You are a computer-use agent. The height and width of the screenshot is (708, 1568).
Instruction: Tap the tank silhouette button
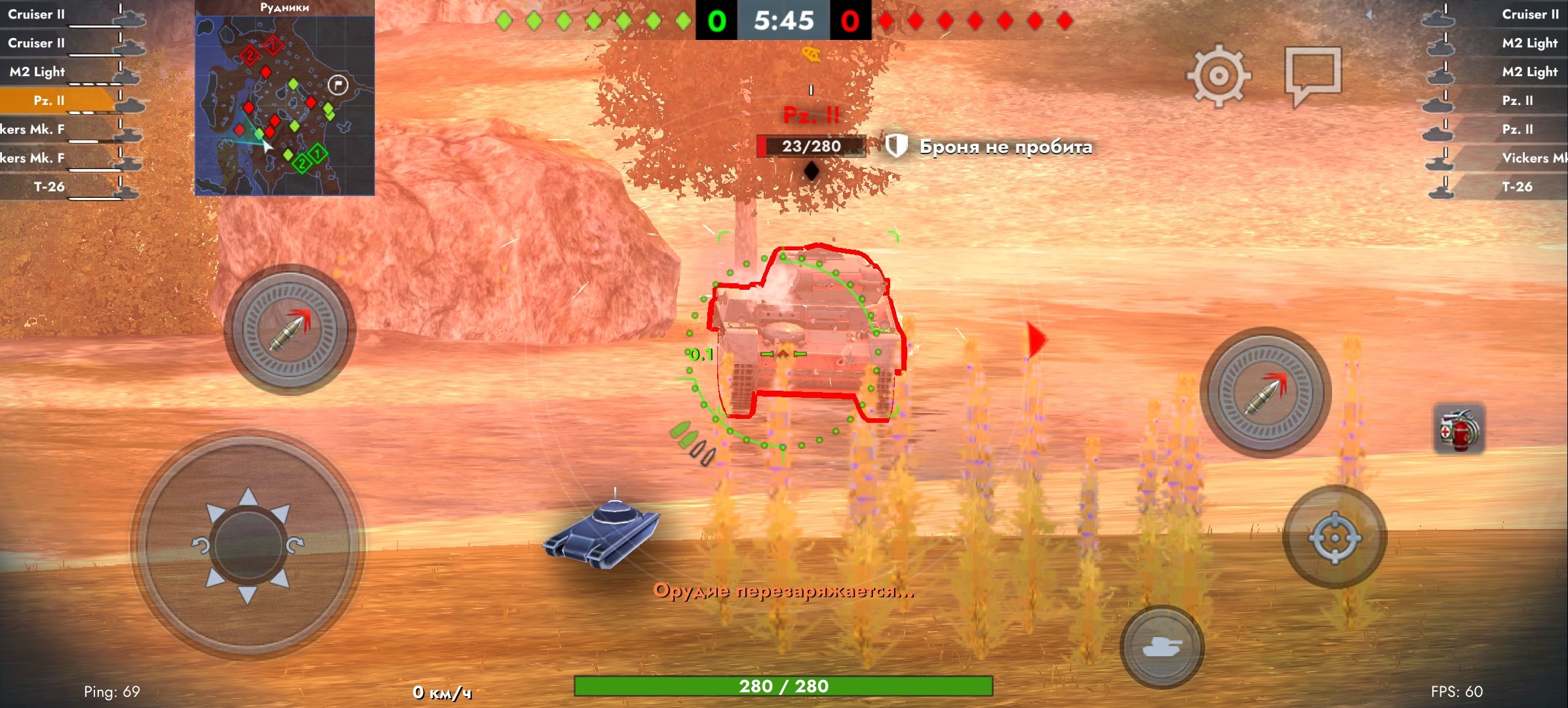pos(1161,646)
